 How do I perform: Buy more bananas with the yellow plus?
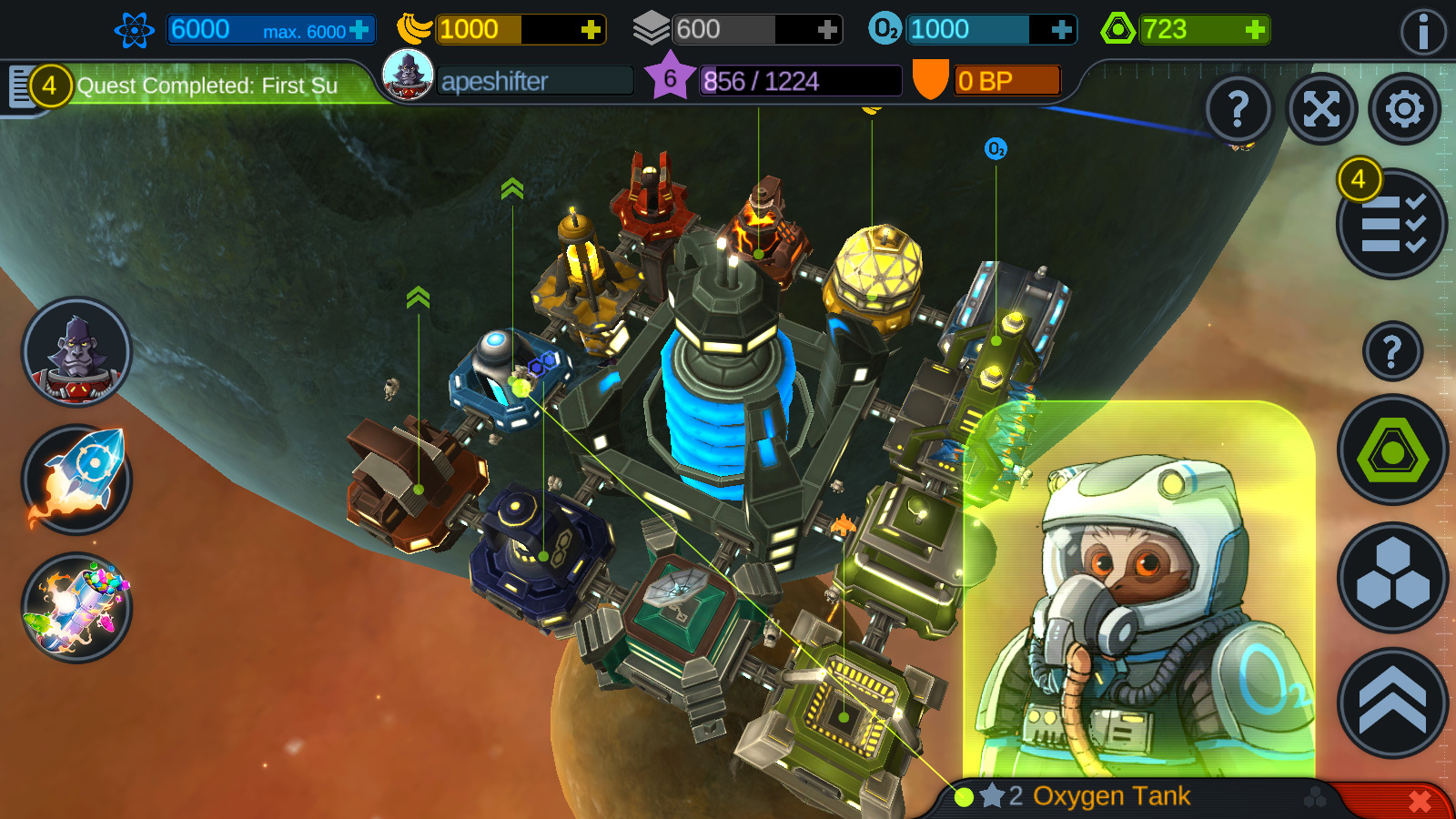pos(591,30)
